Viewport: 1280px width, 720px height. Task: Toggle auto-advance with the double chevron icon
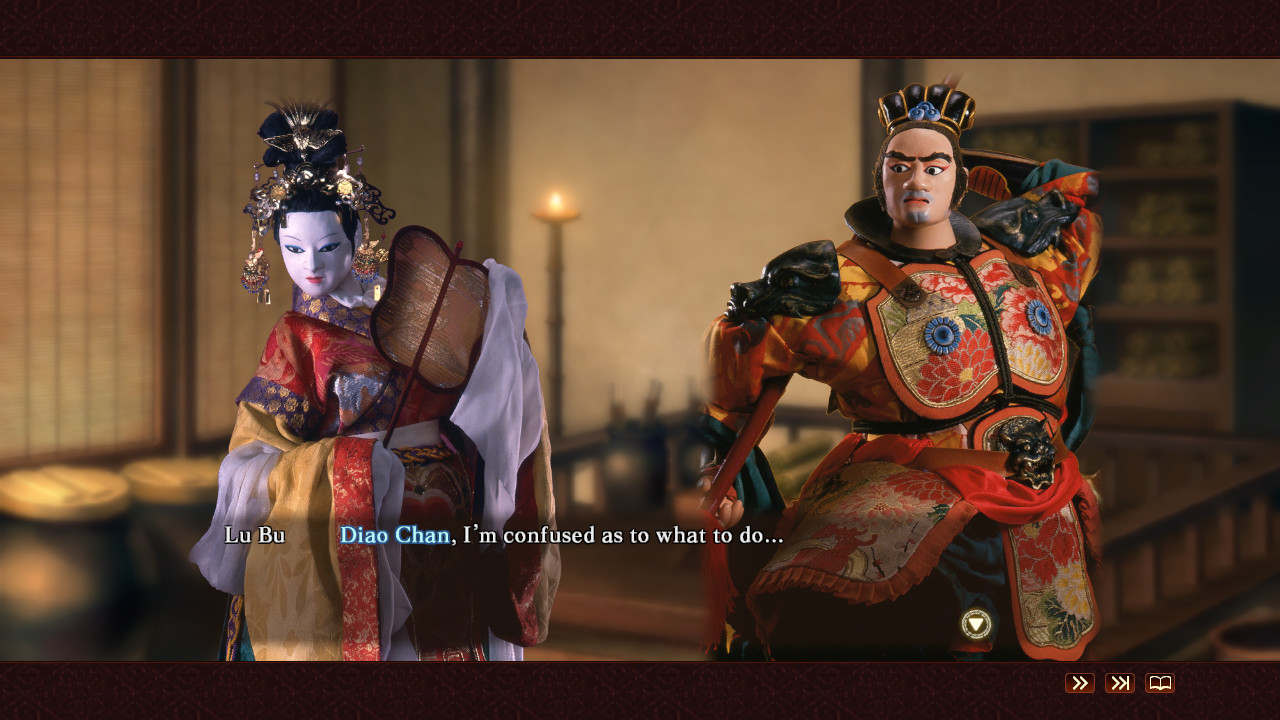[1079, 684]
